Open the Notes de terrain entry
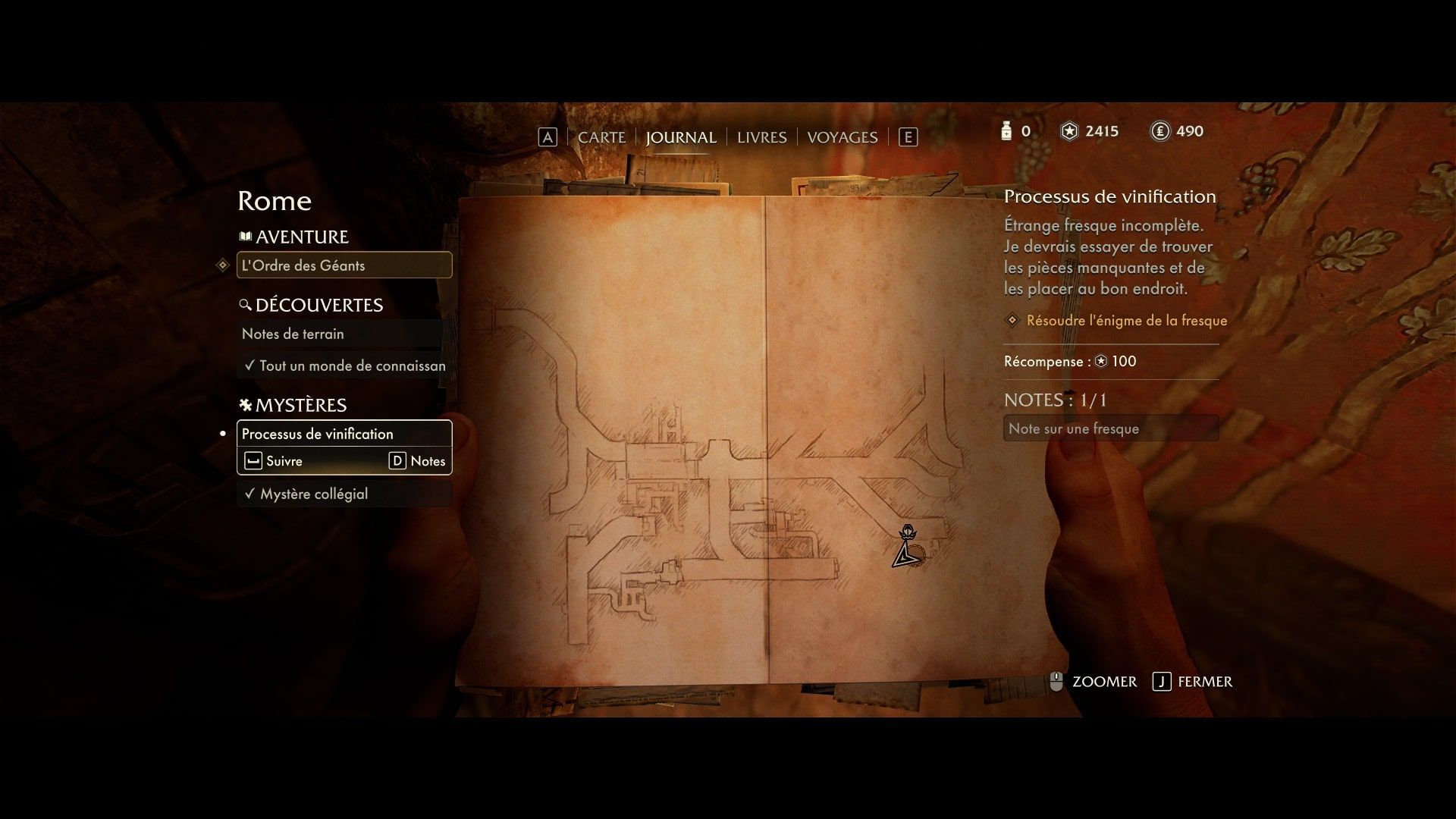 click(x=341, y=334)
